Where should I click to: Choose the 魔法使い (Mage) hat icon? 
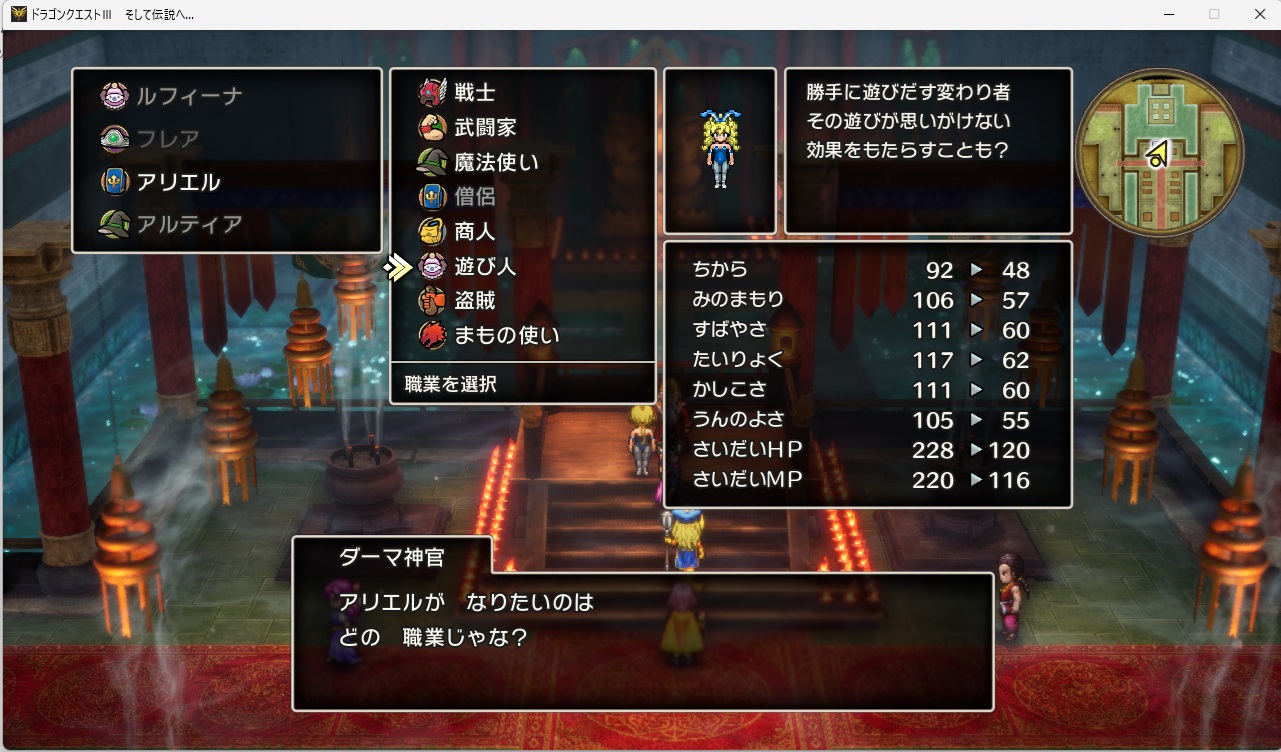coord(432,161)
